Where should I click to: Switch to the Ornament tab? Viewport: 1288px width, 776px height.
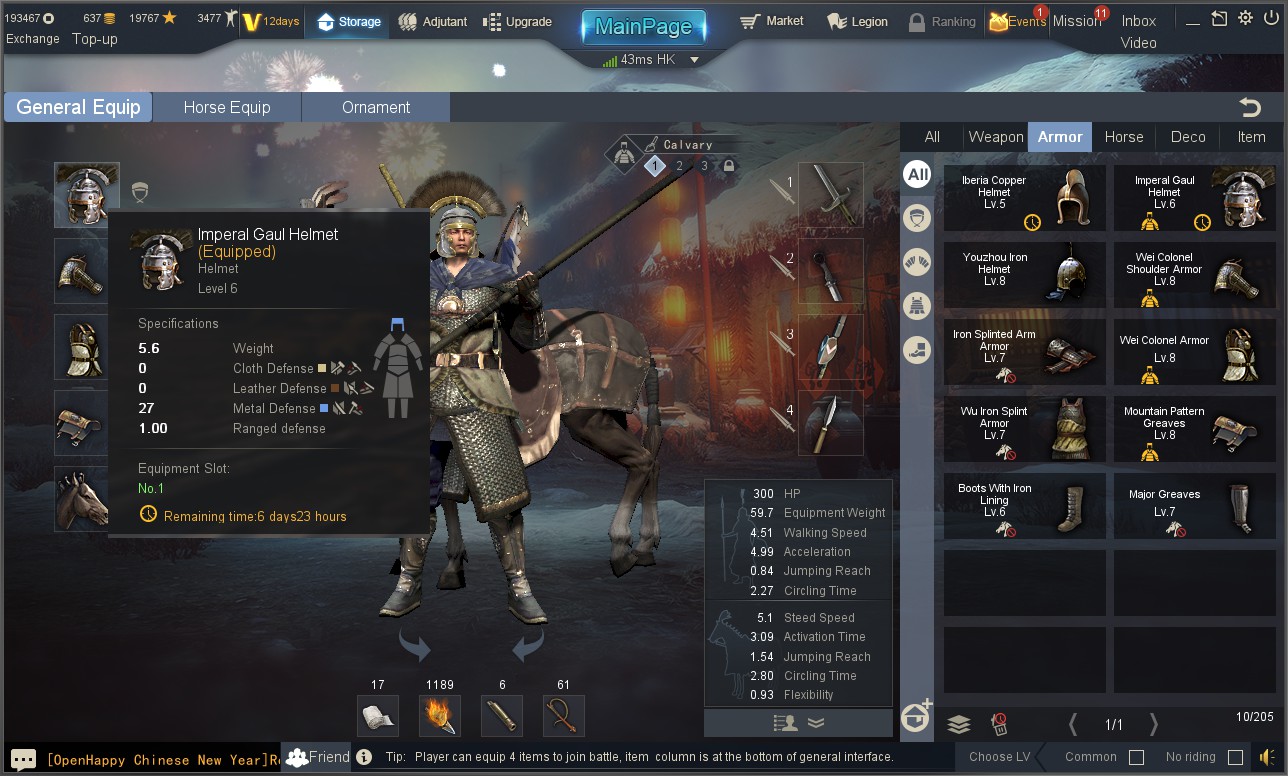[x=376, y=107]
